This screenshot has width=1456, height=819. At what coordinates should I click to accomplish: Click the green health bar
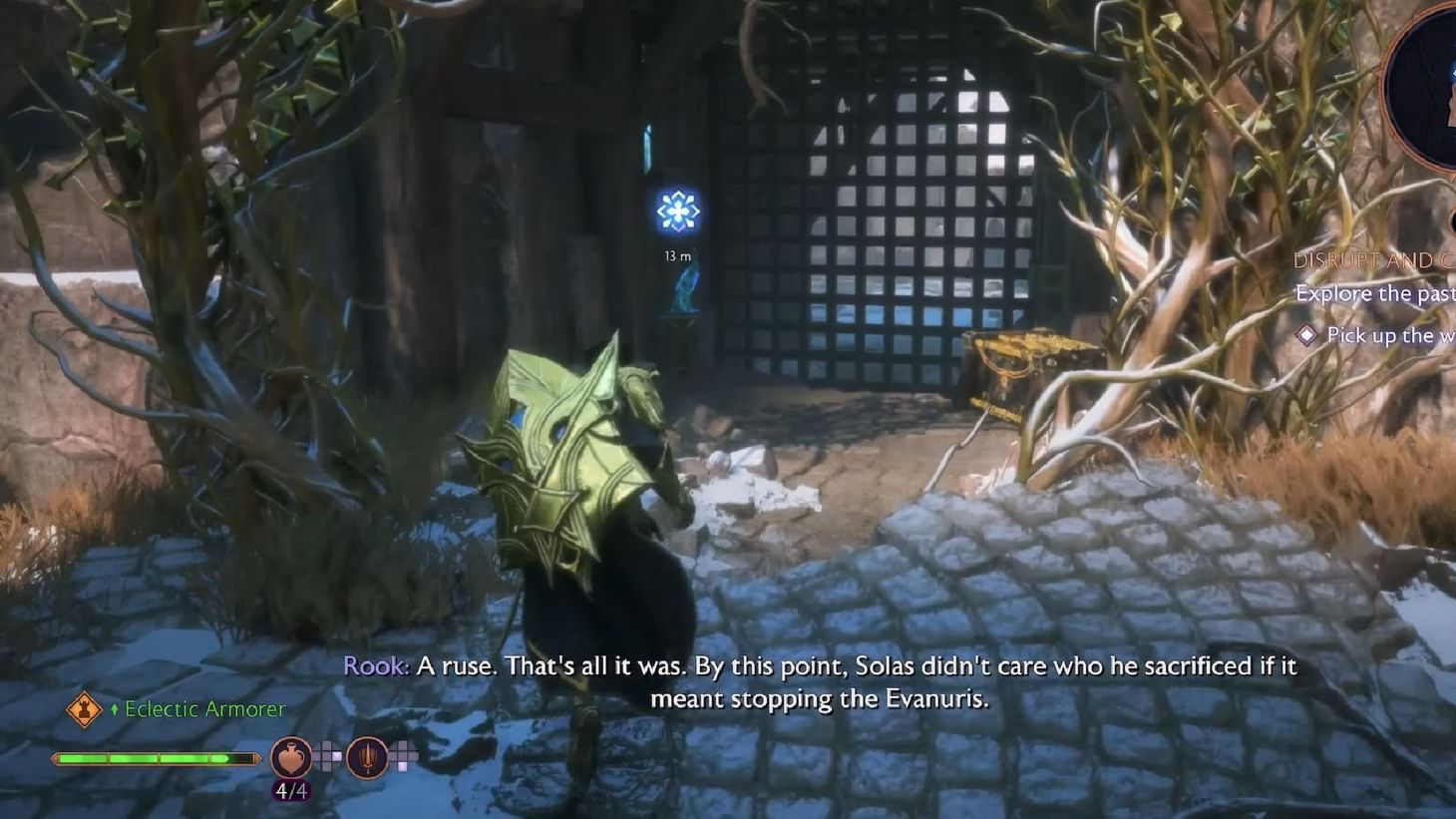tap(155, 758)
